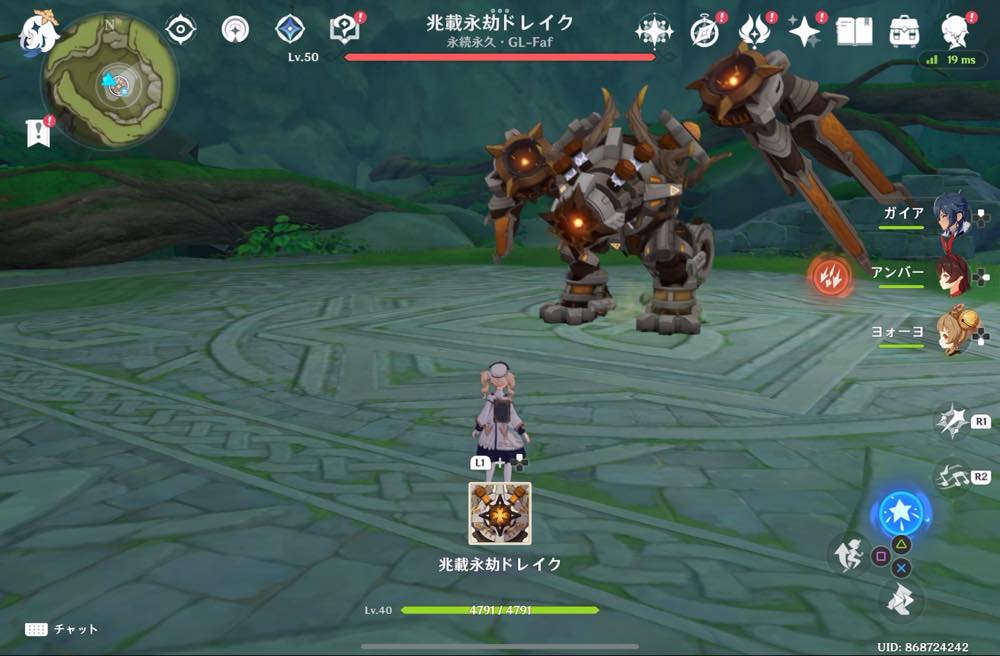The width and height of the screenshot is (1000, 656).
Task: Click the quest bookmark icon under the minimap
Action: point(37,133)
